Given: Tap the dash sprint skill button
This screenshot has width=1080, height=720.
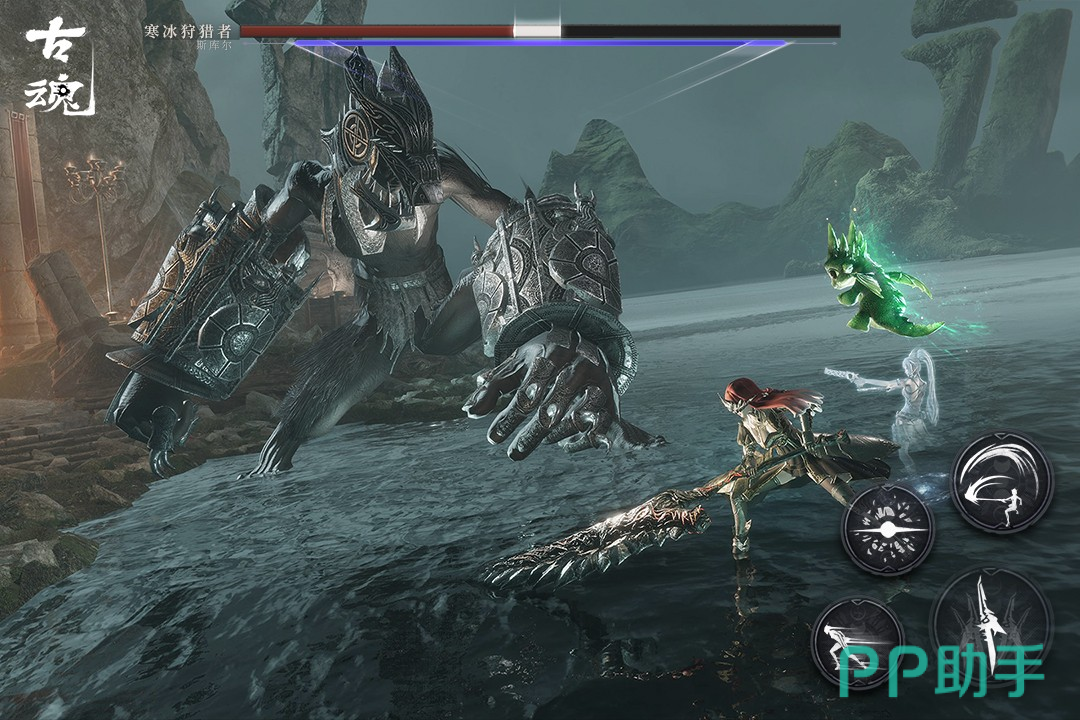Looking at the screenshot, I should [x=858, y=641].
